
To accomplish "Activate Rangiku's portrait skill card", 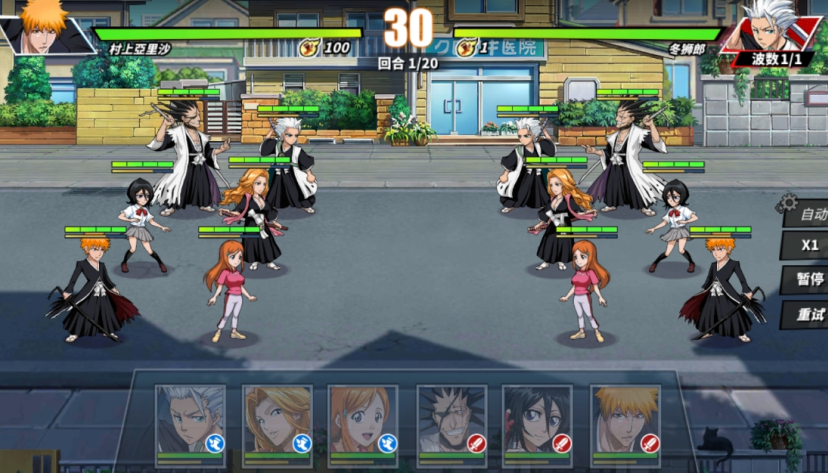I will pyautogui.click(x=277, y=422).
